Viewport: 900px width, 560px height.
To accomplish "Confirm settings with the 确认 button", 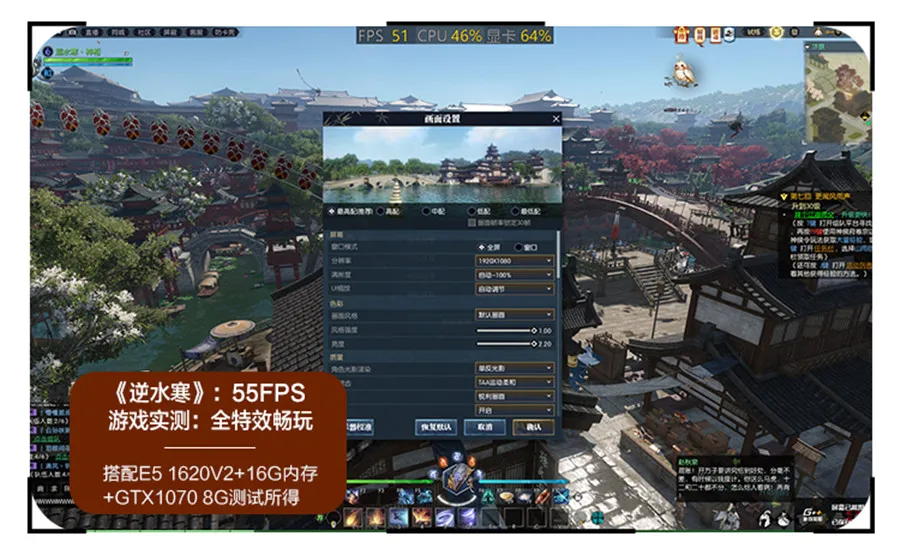I will [x=533, y=427].
